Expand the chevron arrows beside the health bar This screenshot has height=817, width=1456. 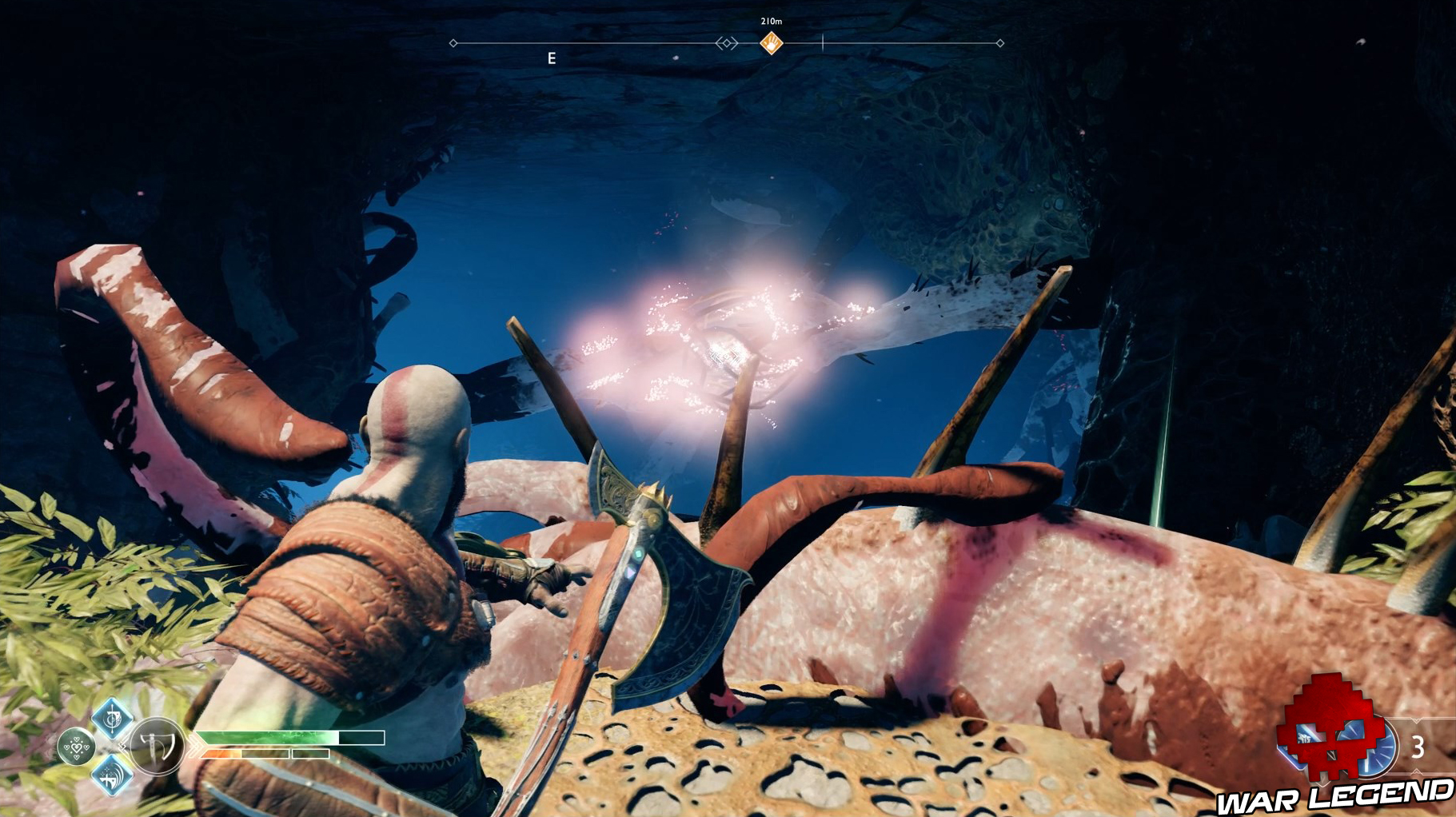[x=196, y=743]
